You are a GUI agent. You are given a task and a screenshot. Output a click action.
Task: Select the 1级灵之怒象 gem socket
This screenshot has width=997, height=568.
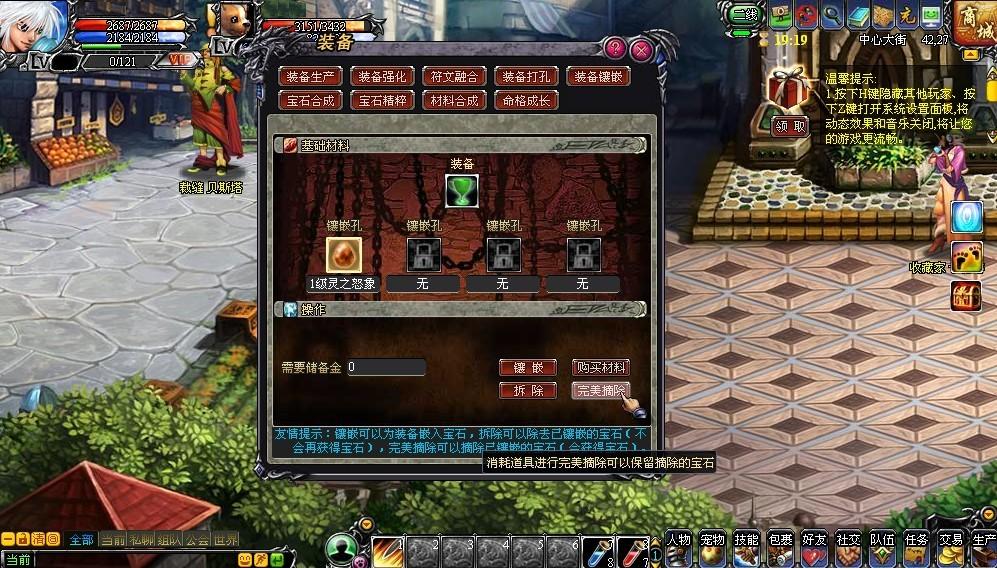[342, 255]
